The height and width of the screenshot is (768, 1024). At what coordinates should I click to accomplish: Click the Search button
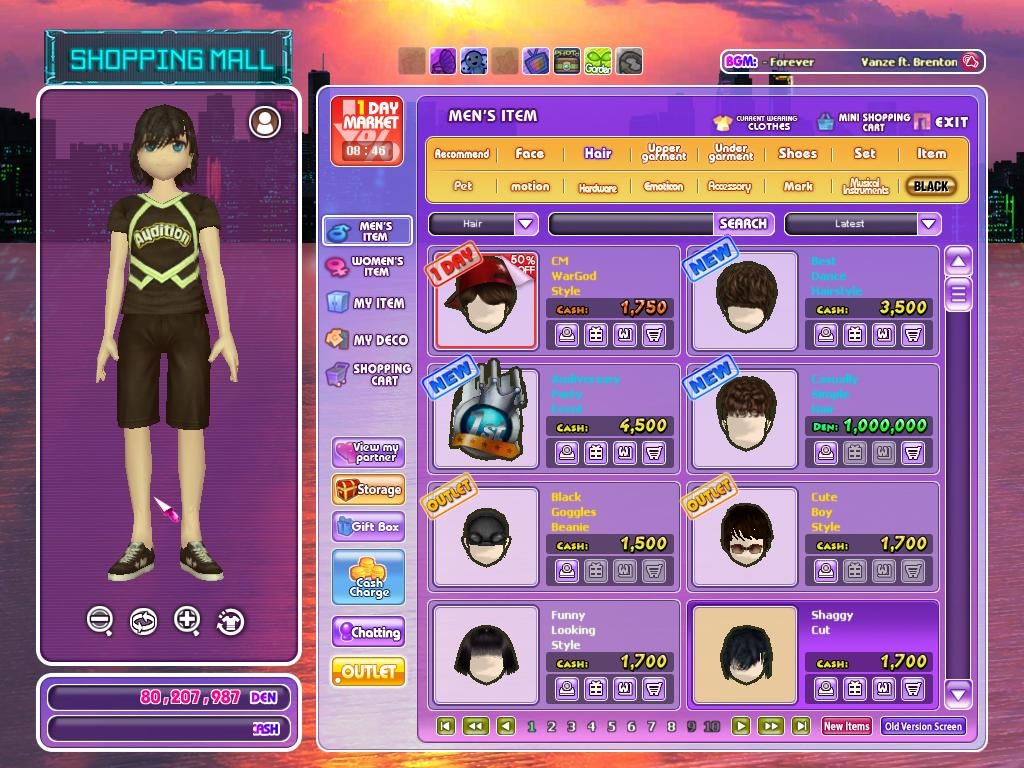tap(743, 224)
